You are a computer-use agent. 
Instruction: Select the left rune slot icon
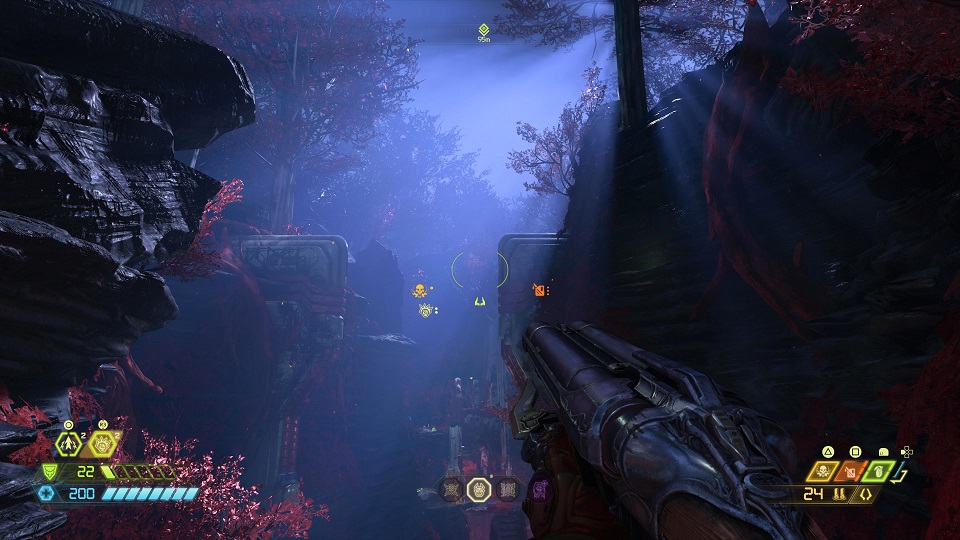point(451,489)
